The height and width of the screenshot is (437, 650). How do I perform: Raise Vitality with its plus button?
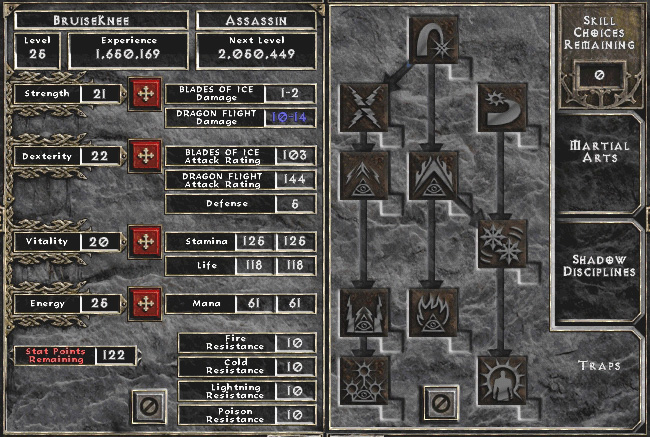[x=146, y=241]
